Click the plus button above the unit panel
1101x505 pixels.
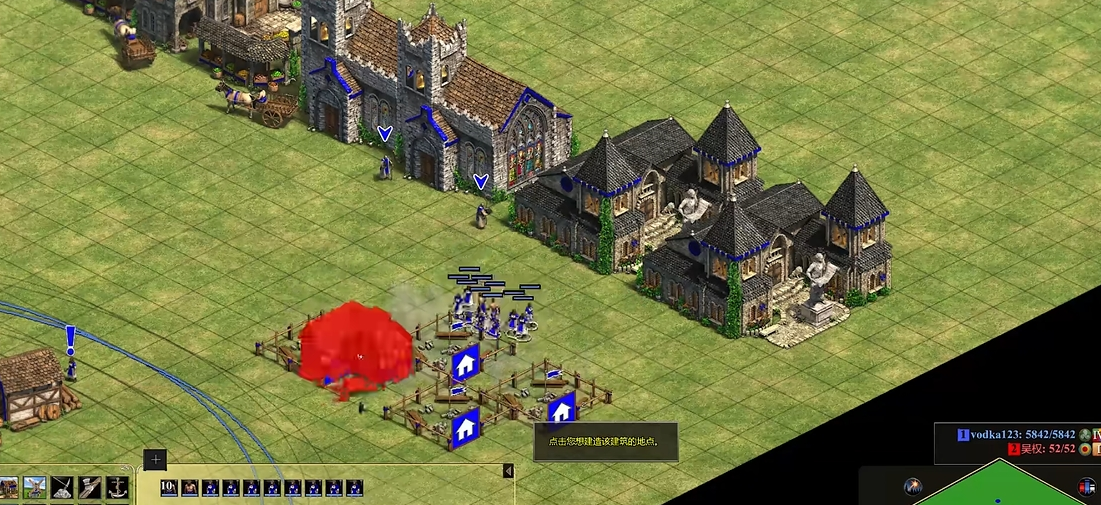(155, 460)
